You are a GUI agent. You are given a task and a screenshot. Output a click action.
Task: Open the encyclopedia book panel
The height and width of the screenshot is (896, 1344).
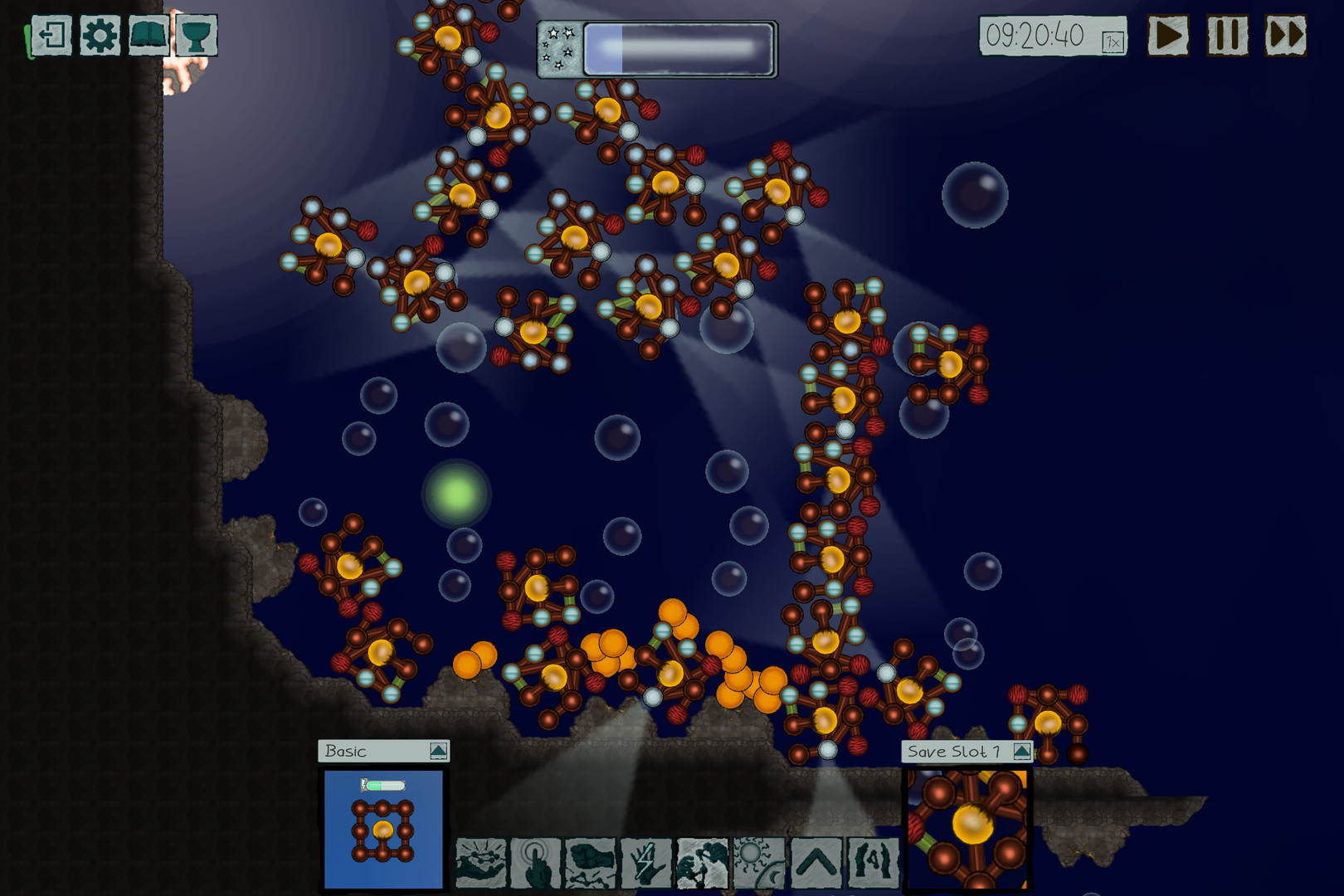148,33
